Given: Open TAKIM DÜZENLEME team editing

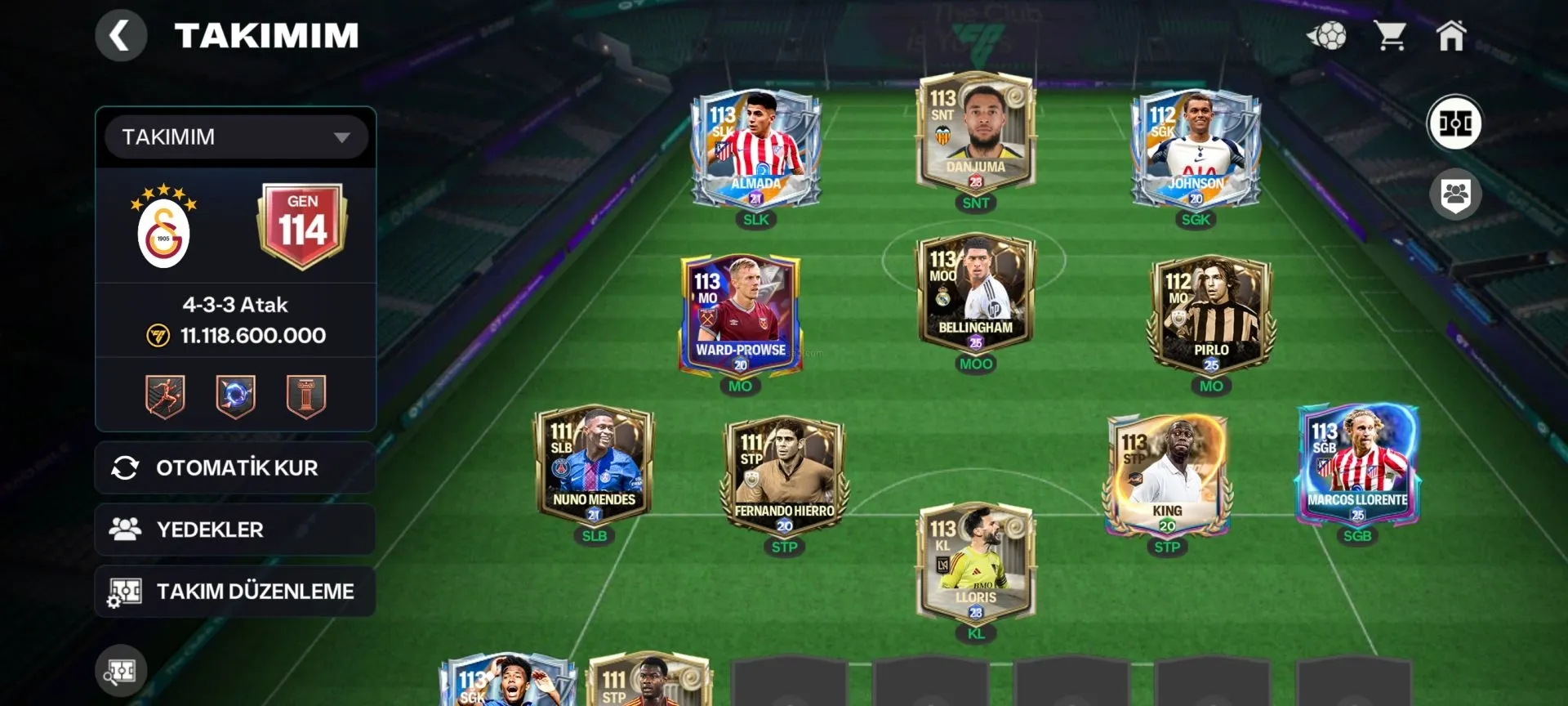Looking at the screenshot, I should (235, 592).
